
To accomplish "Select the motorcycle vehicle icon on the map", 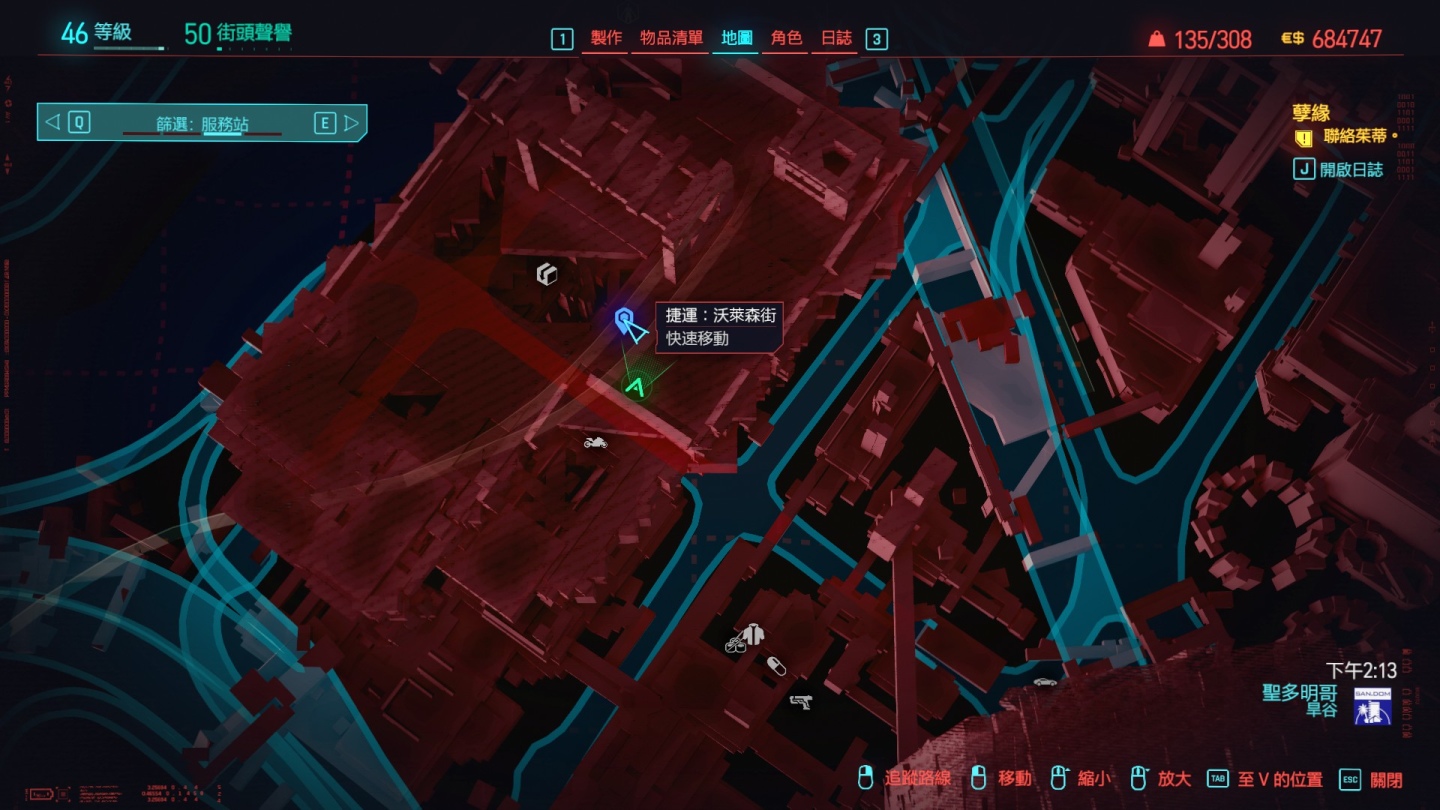I will point(595,442).
